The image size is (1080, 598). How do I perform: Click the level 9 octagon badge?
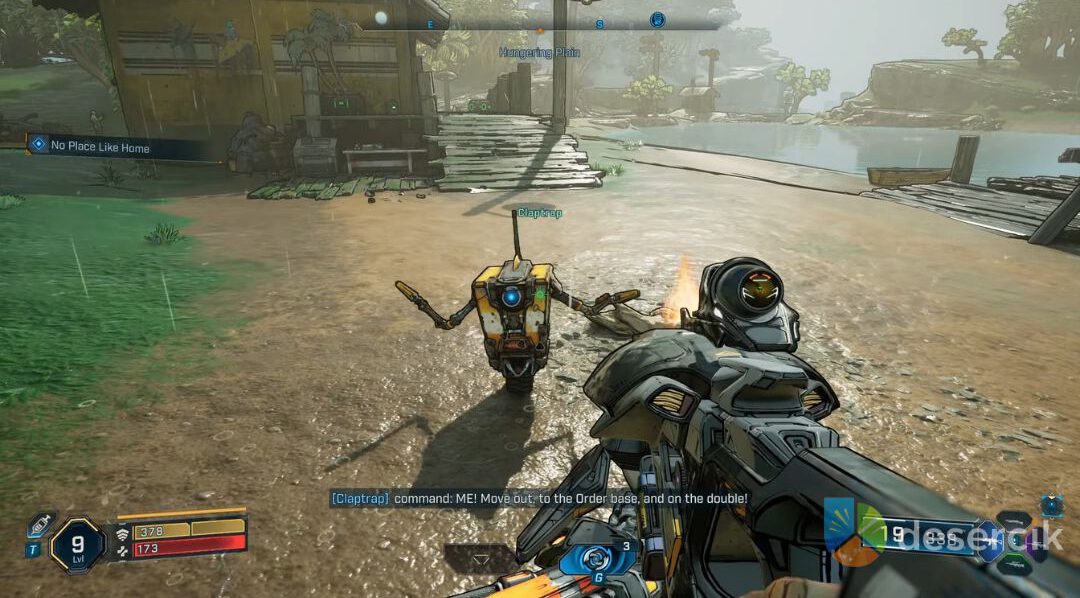pyautogui.click(x=77, y=543)
